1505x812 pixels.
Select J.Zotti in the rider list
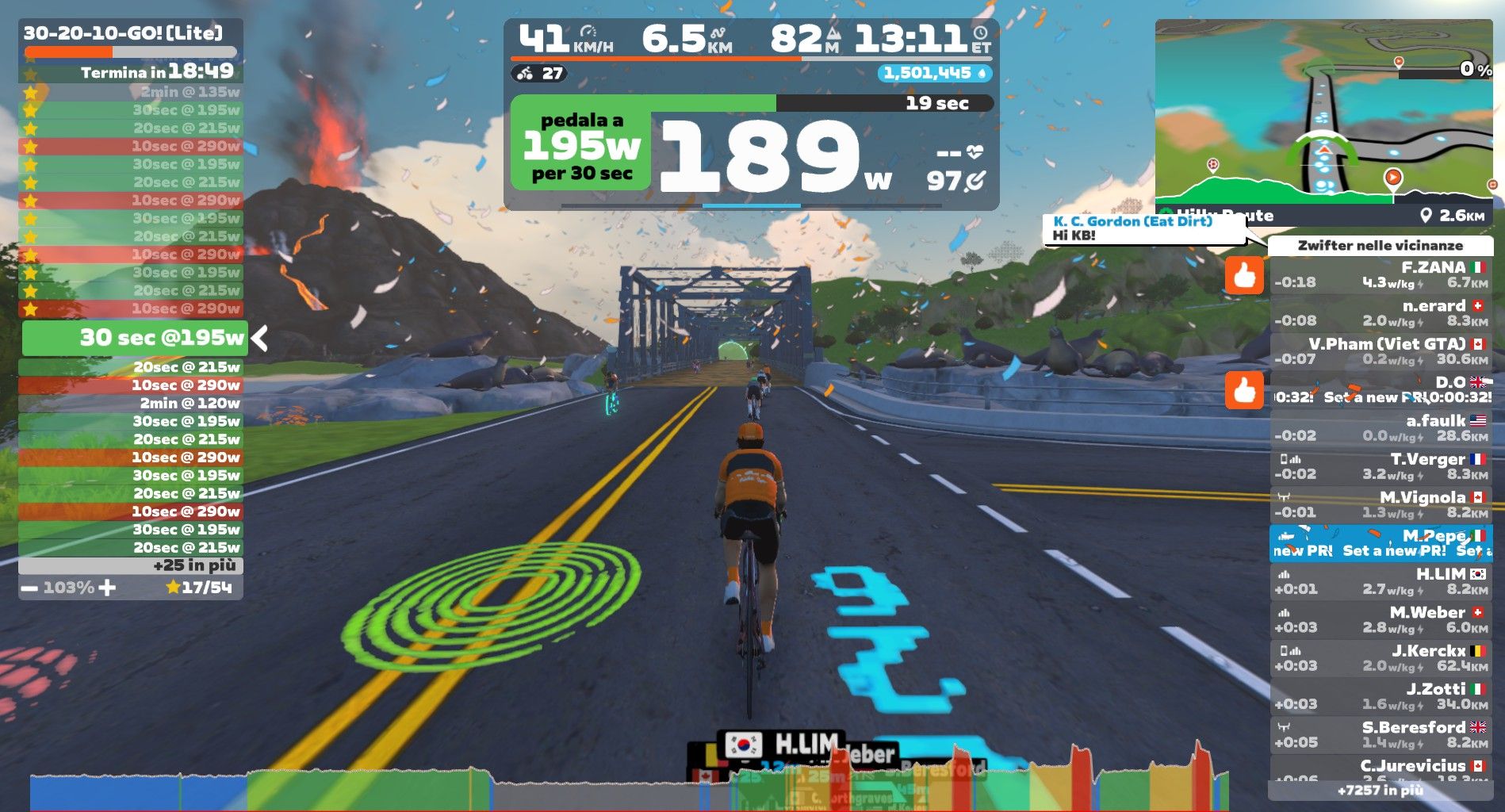click(1380, 696)
